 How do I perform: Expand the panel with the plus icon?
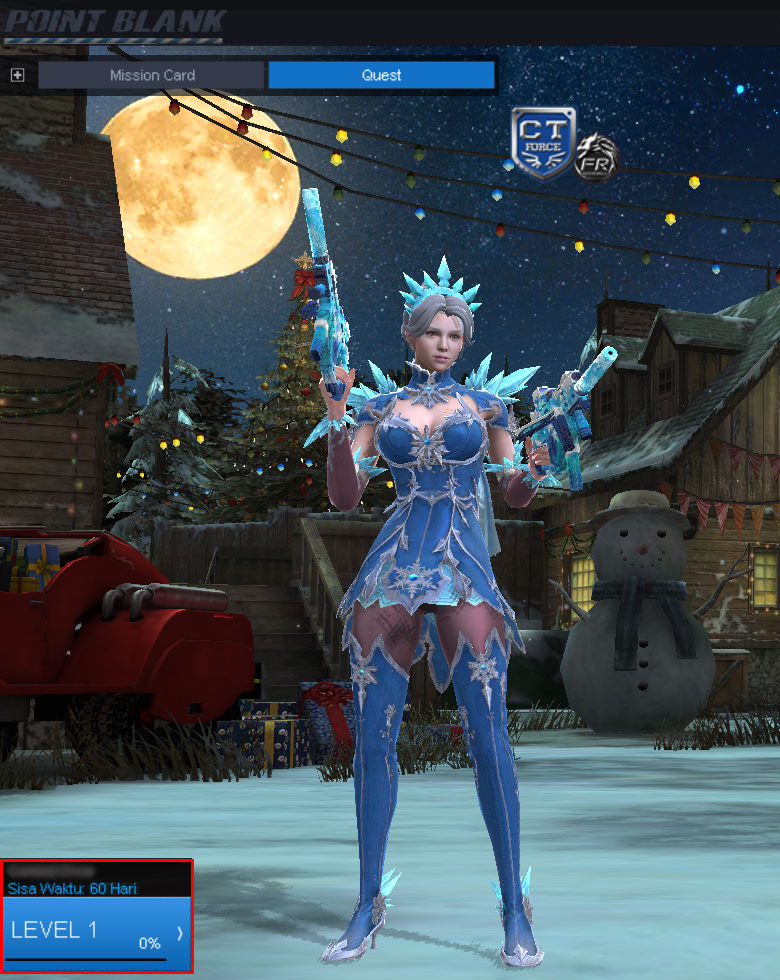17,75
